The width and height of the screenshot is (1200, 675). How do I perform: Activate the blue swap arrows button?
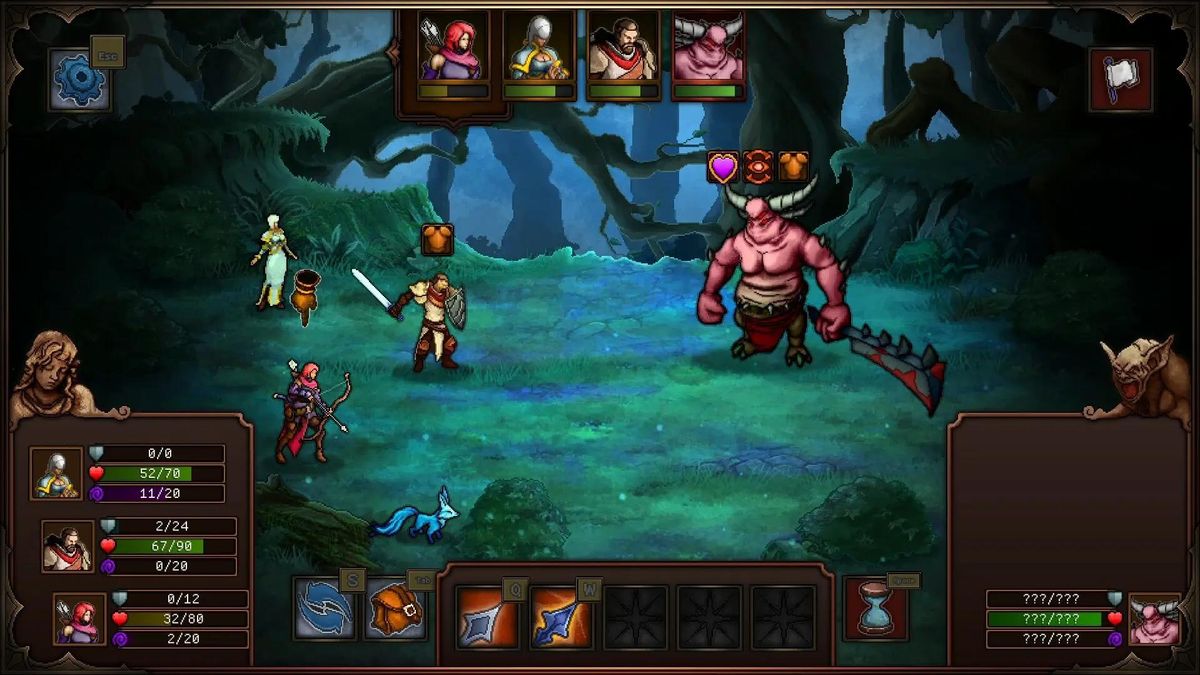pos(324,609)
